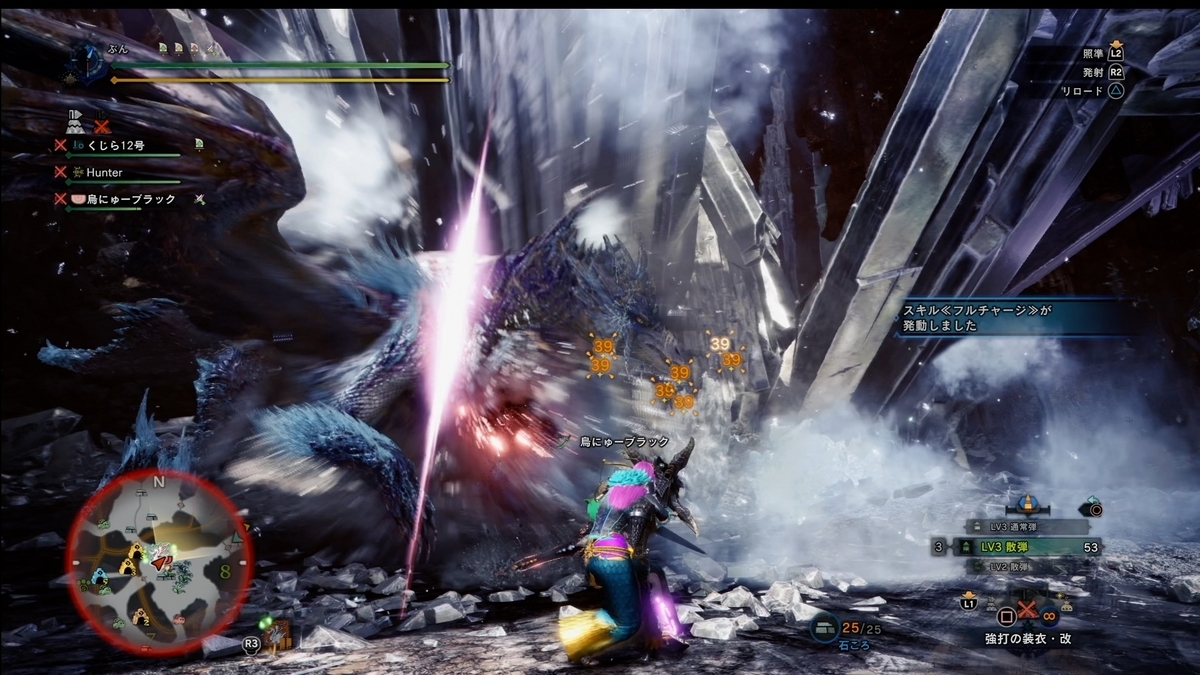Click the blue camp marker on minimap
The image size is (1200, 675).
click(100, 577)
